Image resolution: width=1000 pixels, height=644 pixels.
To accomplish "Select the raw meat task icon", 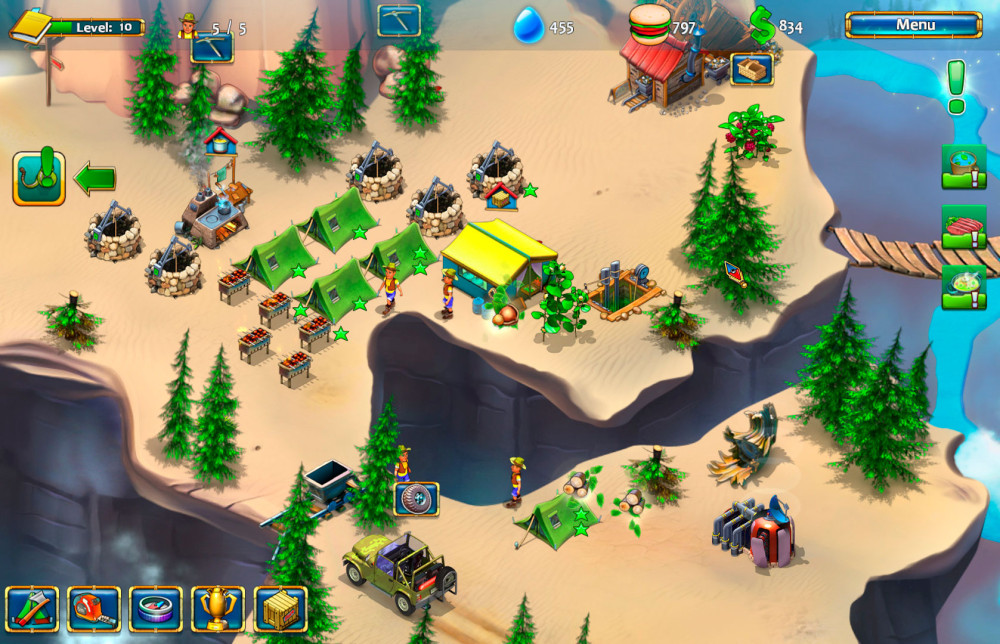I will 963,227.
